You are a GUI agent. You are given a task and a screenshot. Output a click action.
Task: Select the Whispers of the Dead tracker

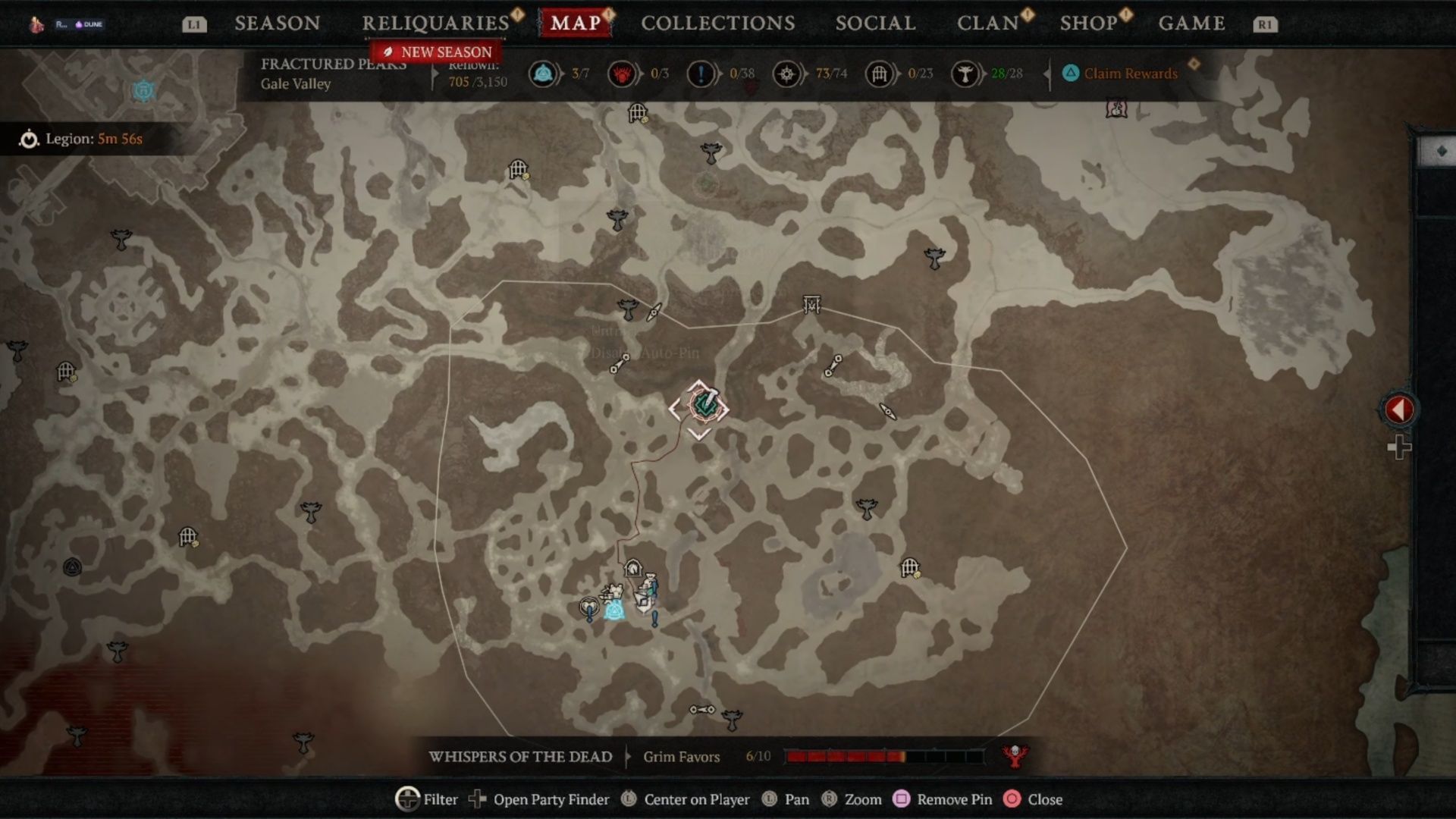(520, 757)
